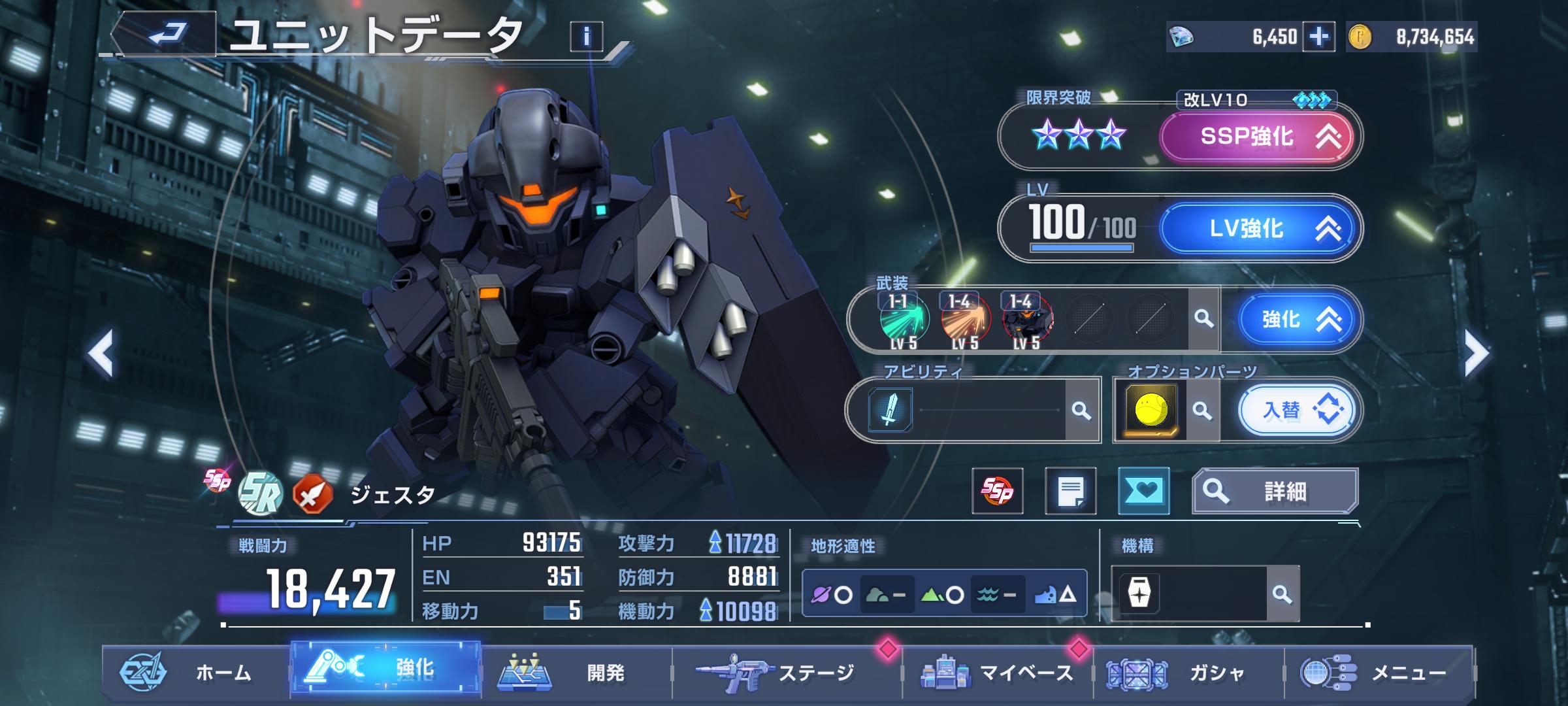
Task: Go to ホーム home screen
Action: point(196,673)
